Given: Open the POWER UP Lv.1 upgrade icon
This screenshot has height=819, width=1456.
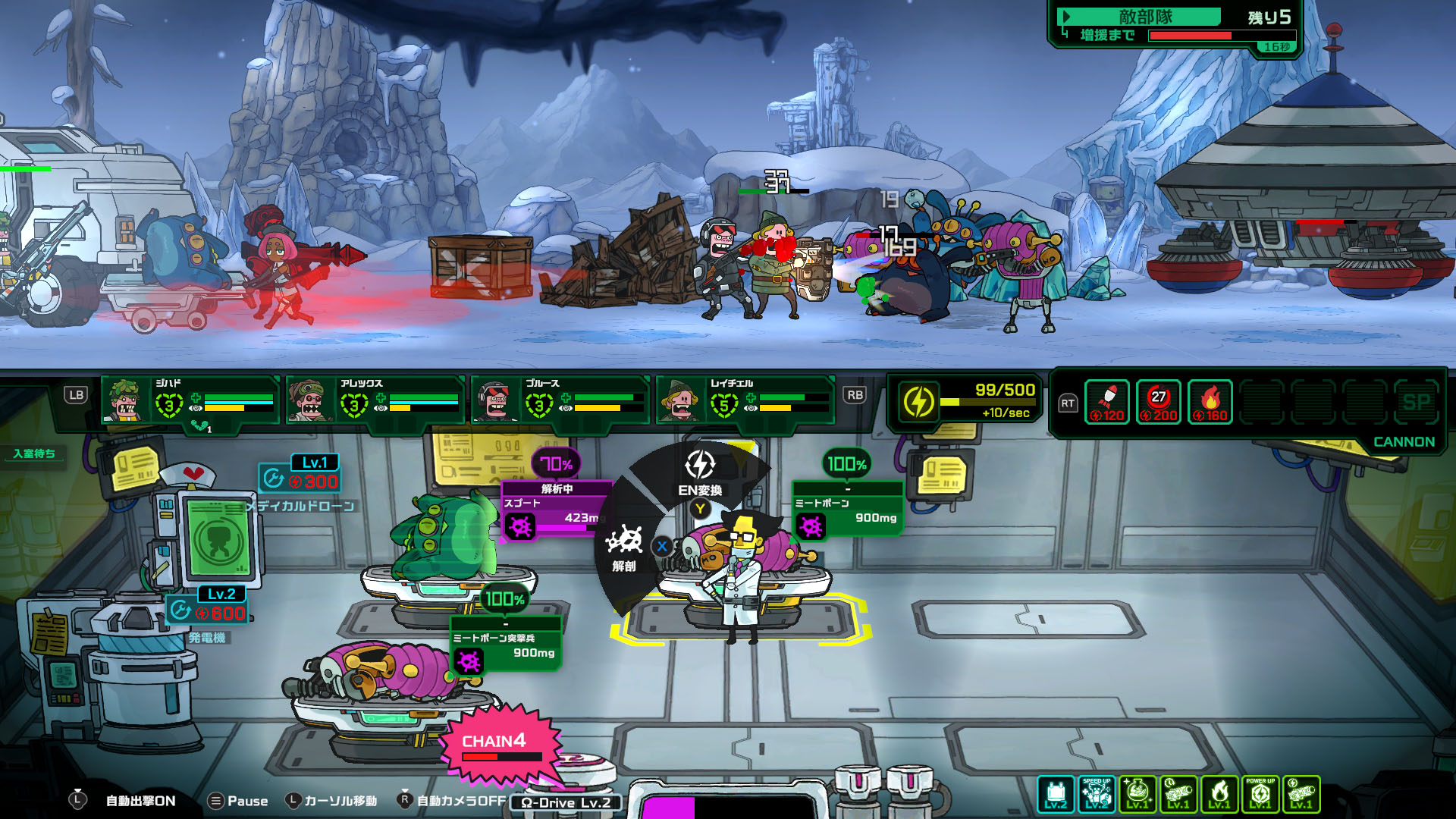Looking at the screenshot, I should [1260, 794].
